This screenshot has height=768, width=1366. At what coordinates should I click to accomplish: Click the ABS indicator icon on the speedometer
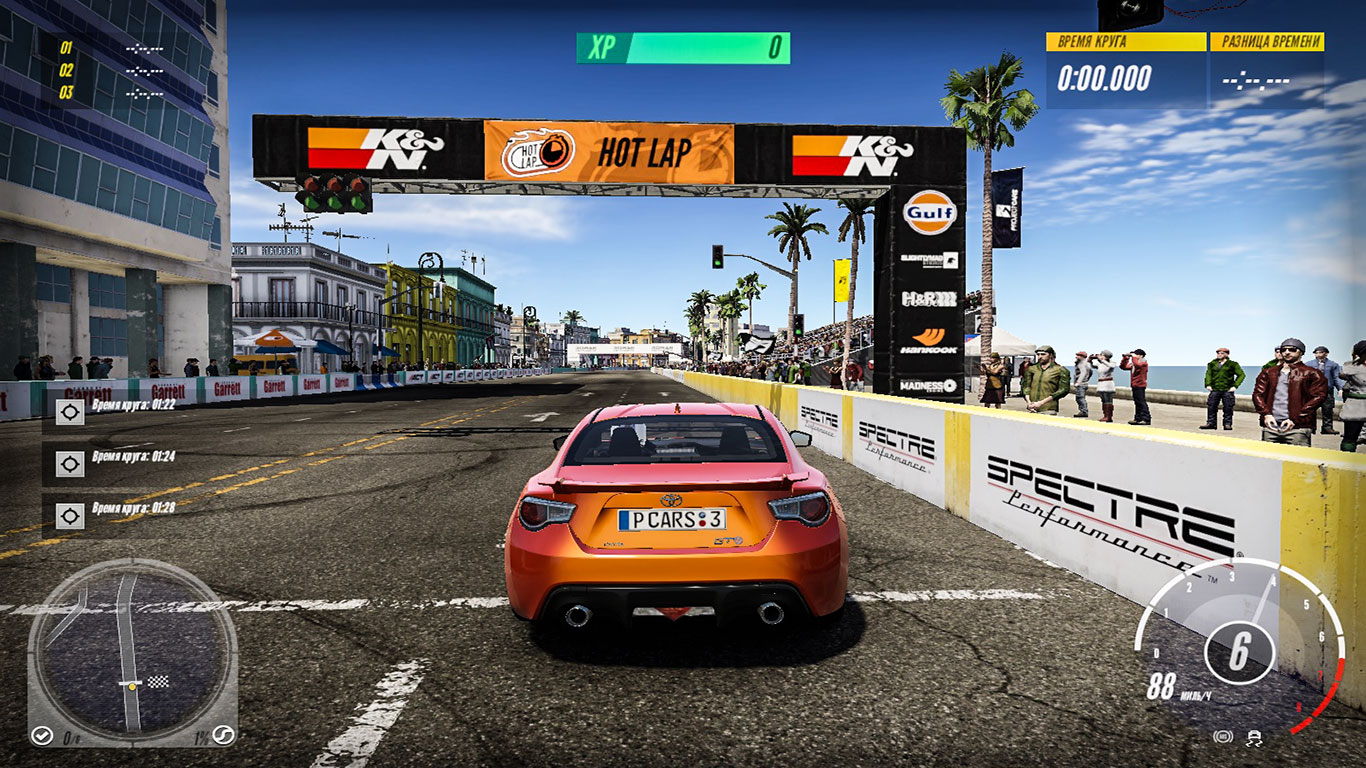click(1222, 737)
